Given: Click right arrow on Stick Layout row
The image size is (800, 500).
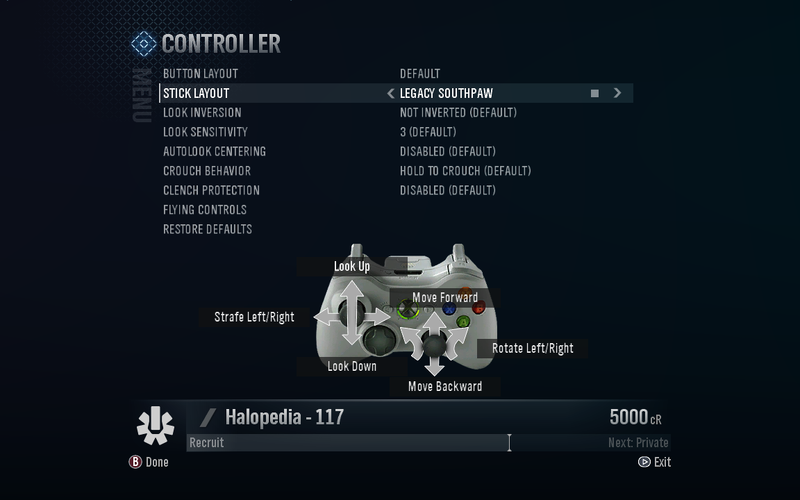Looking at the screenshot, I should point(618,93).
